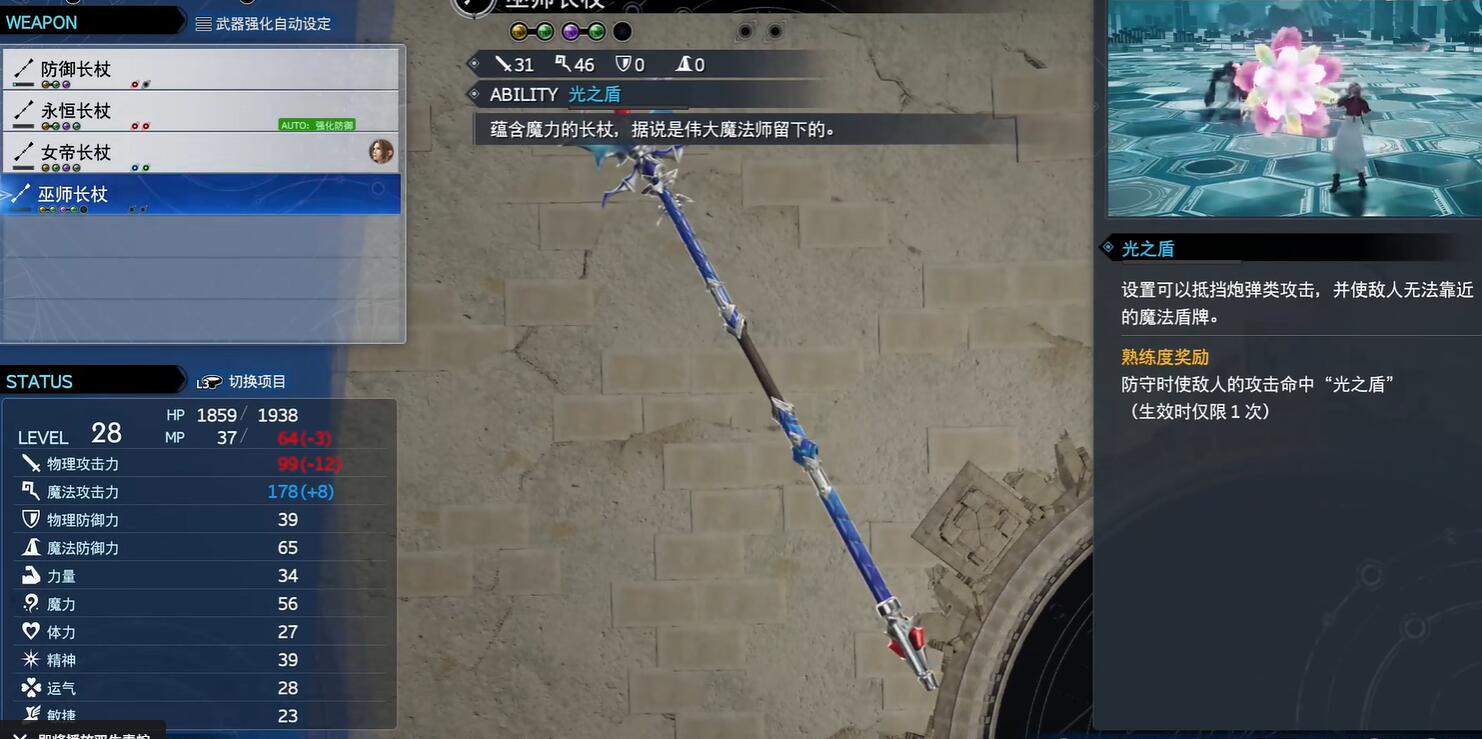Select the physical defense shield icon showing 0
This screenshot has height=739, width=1482.
tap(622, 64)
